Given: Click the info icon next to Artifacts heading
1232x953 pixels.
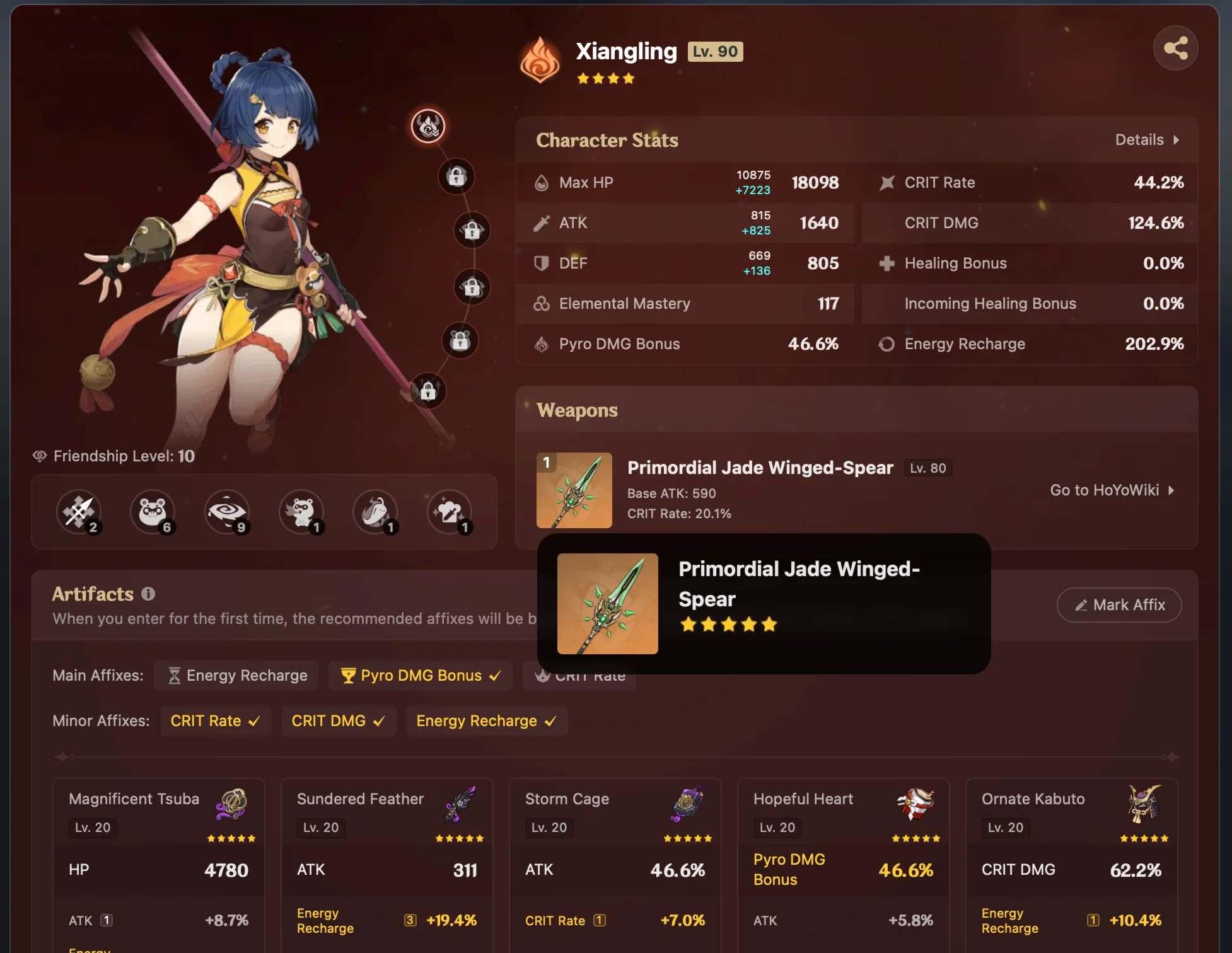Looking at the screenshot, I should pyautogui.click(x=149, y=593).
